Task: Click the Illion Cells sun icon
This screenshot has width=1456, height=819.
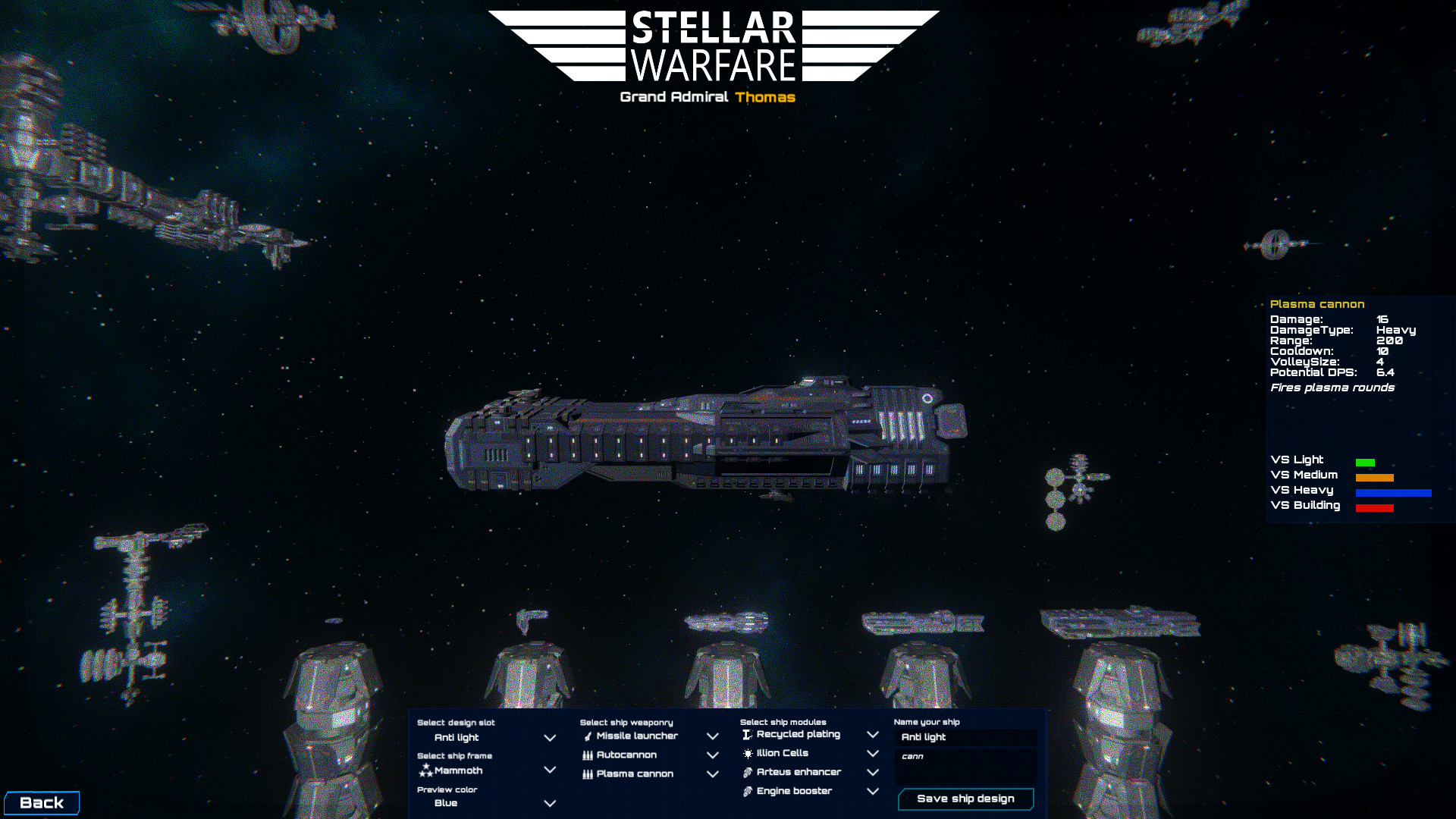Action: (748, 753)
